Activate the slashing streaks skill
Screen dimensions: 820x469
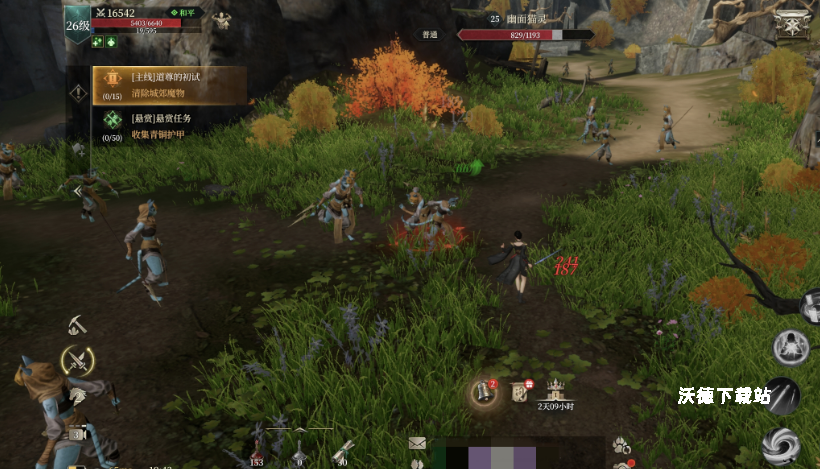click(x=785, y=395)
